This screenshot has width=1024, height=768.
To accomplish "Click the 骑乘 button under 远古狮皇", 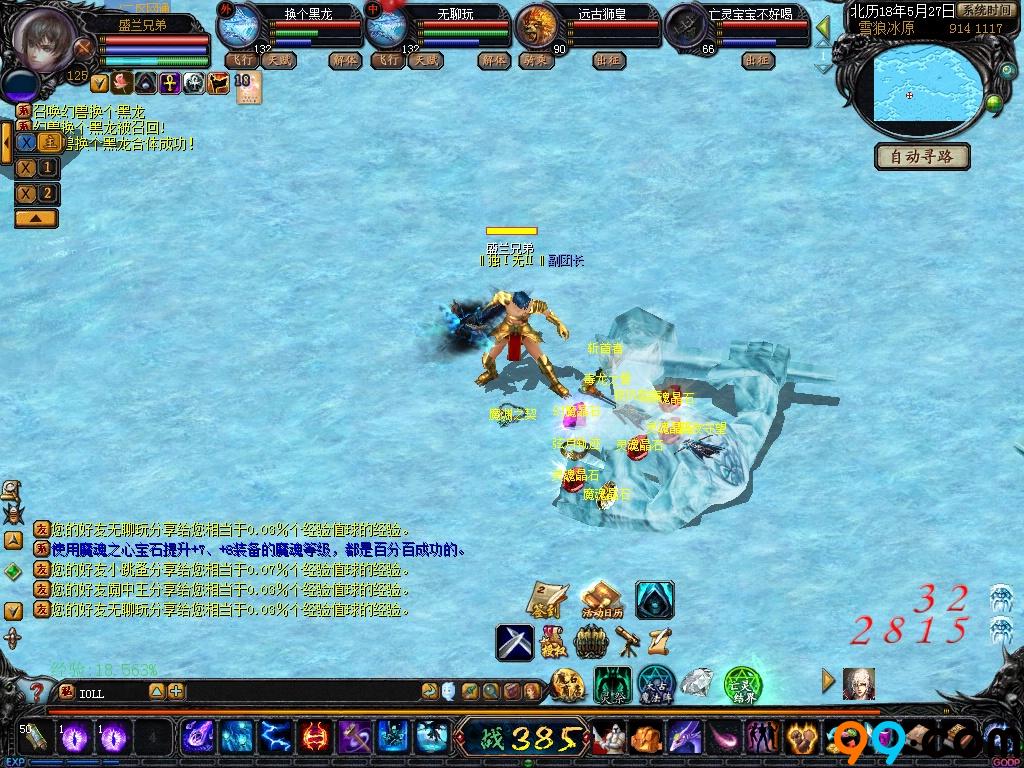I will (x=535, y=60).
